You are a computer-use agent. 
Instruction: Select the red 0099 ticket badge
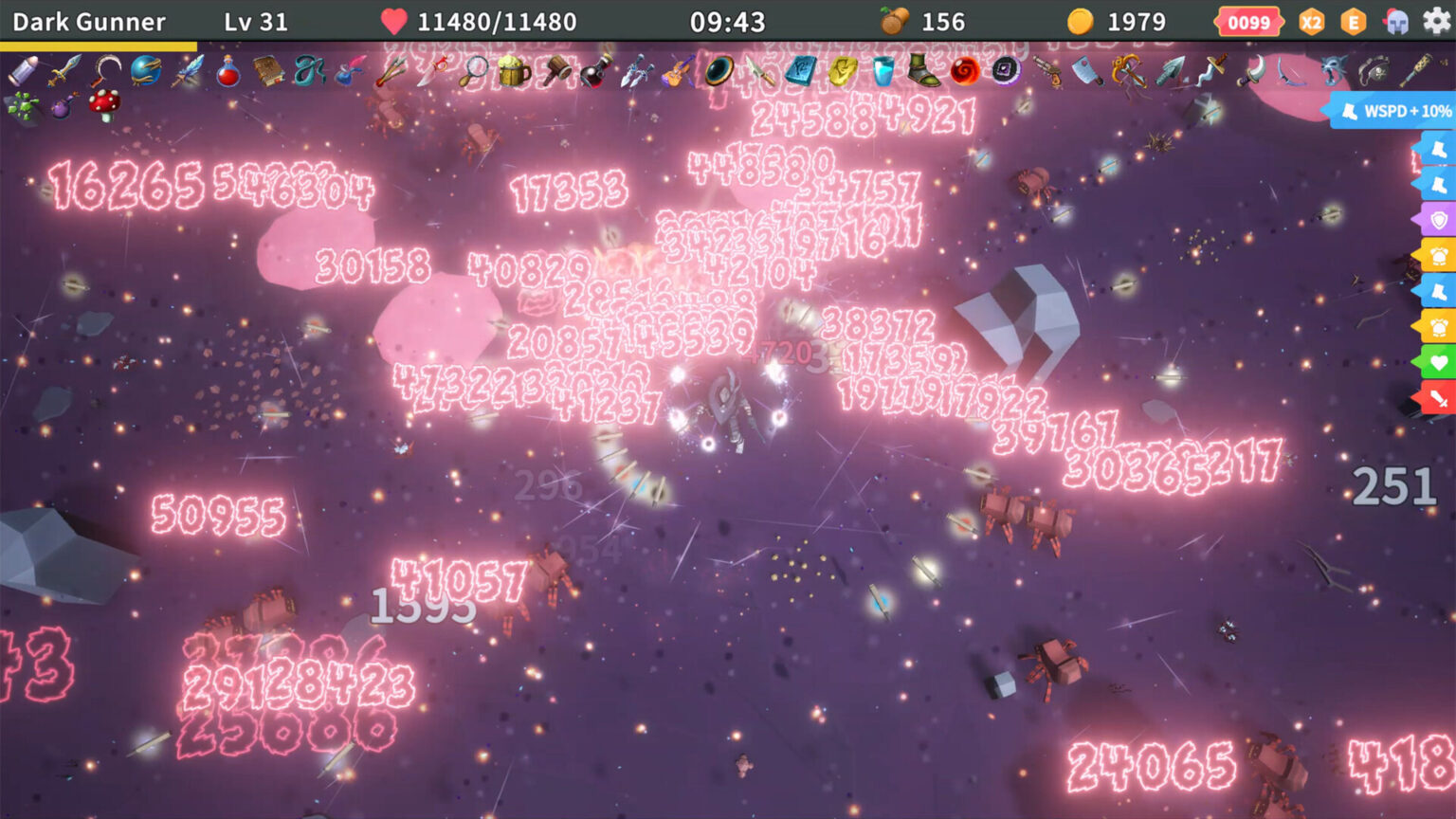click(1248, 22)
